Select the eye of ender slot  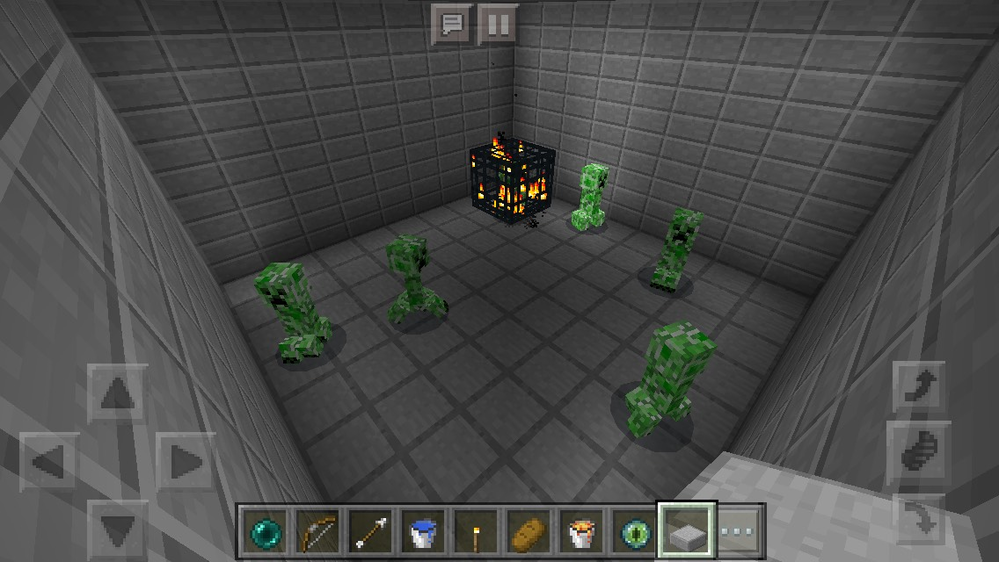[x=633, y=531]
